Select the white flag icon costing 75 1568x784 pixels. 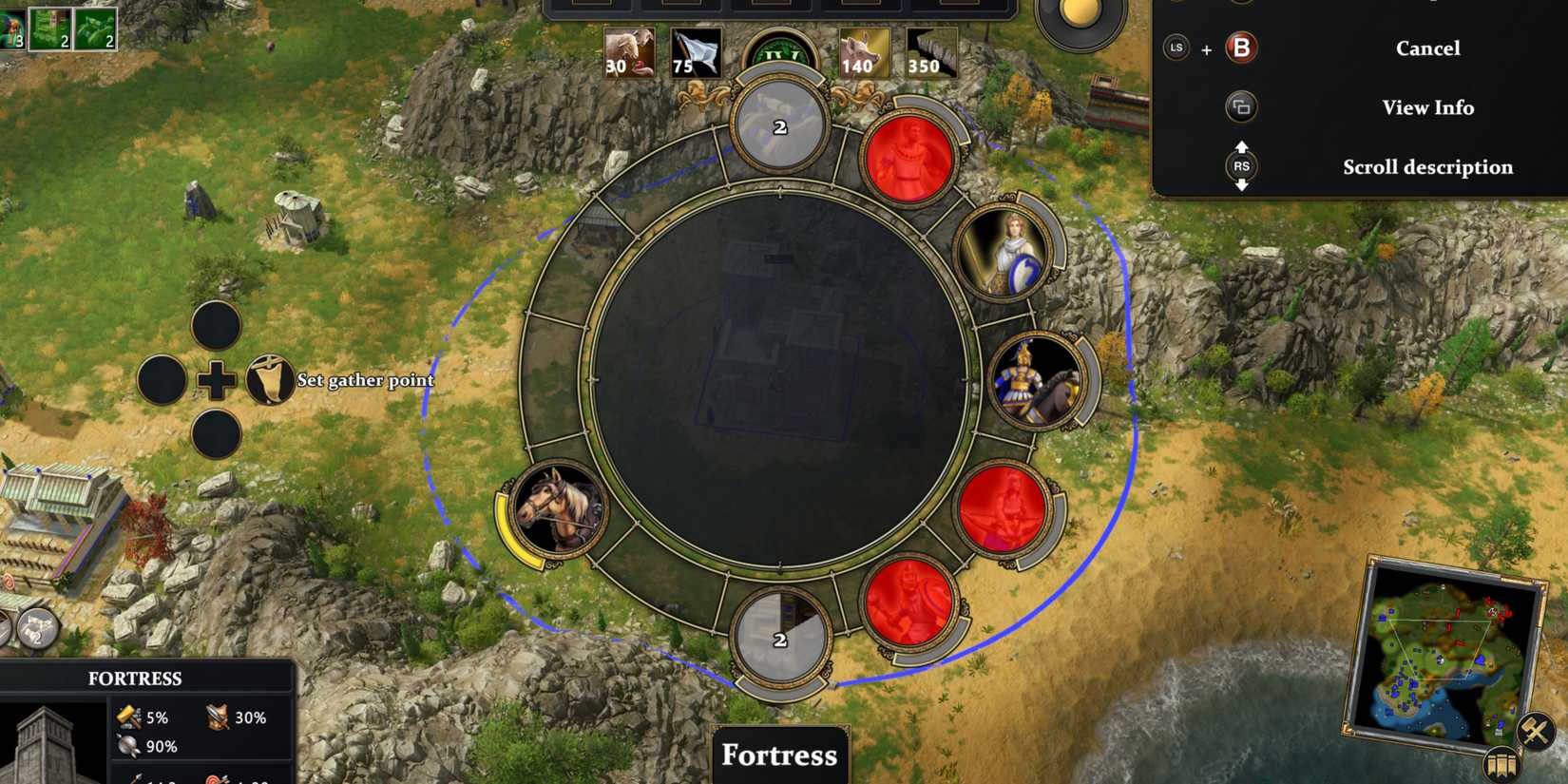697,52
